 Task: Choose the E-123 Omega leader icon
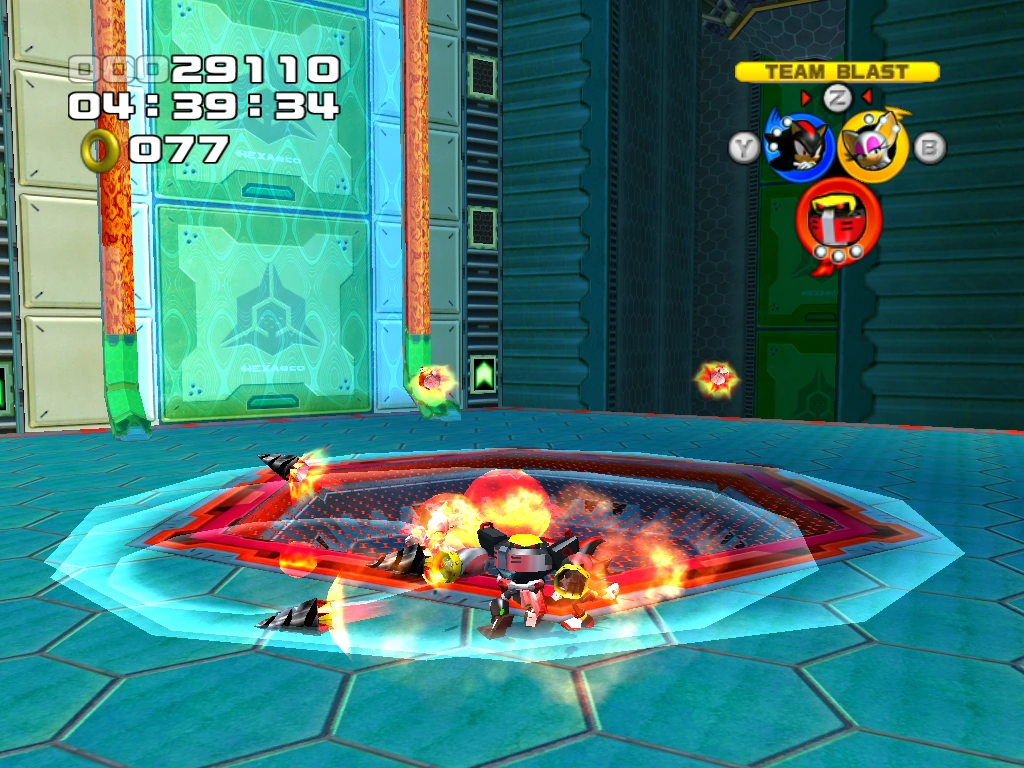(x=838, y=223)
